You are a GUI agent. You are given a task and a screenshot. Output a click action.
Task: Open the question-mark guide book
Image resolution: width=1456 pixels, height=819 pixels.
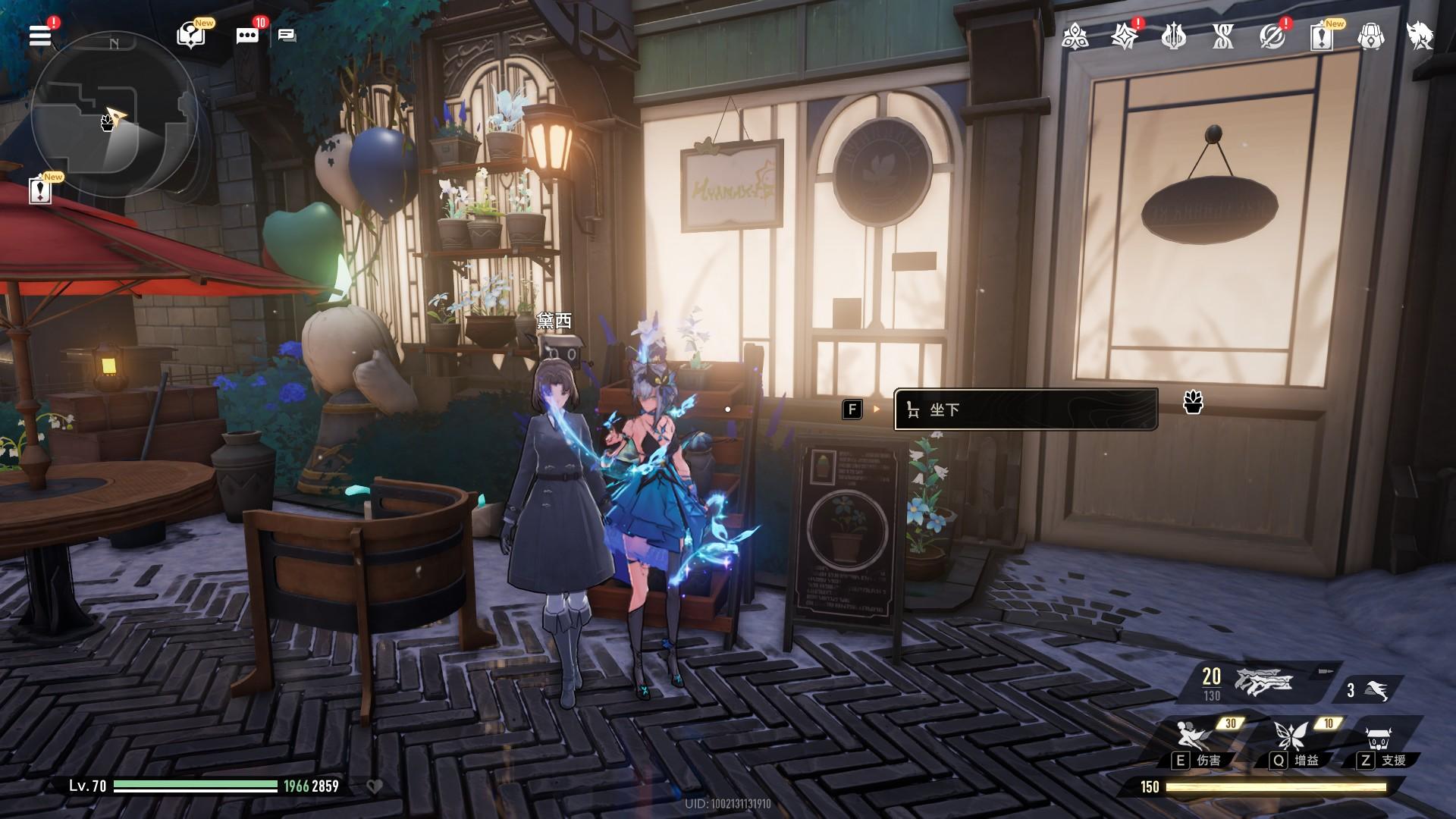point(191,36)
